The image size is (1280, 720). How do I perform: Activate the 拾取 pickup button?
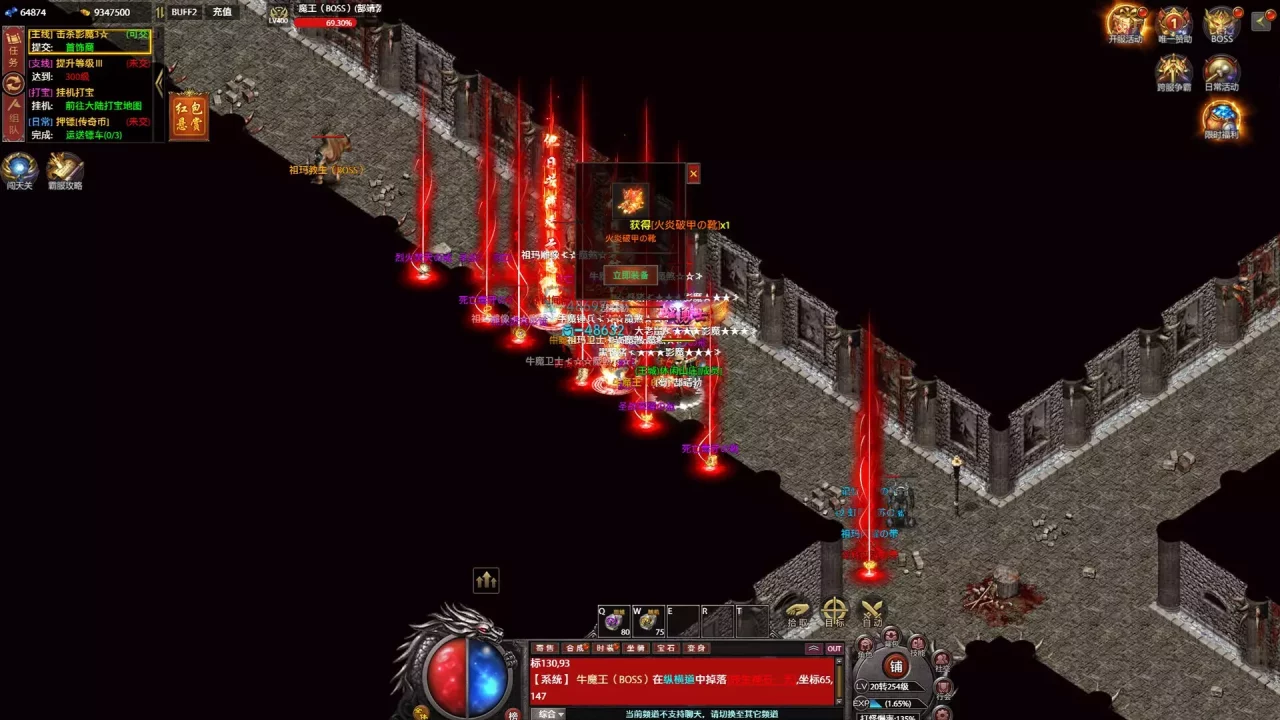pyautogui.click(x=797, y=612)
